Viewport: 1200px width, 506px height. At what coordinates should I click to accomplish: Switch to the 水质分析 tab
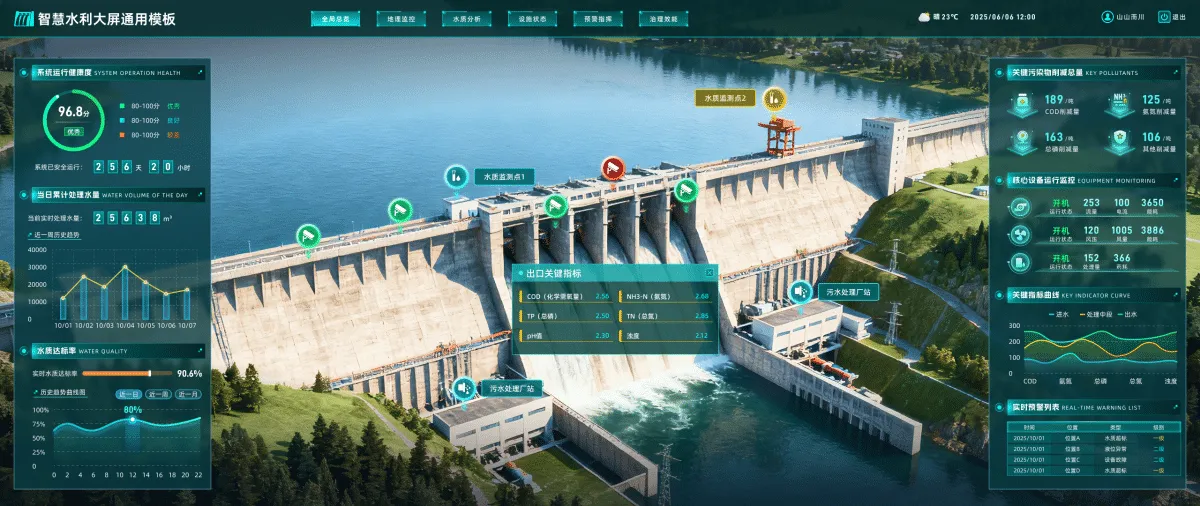pos(466,18)
